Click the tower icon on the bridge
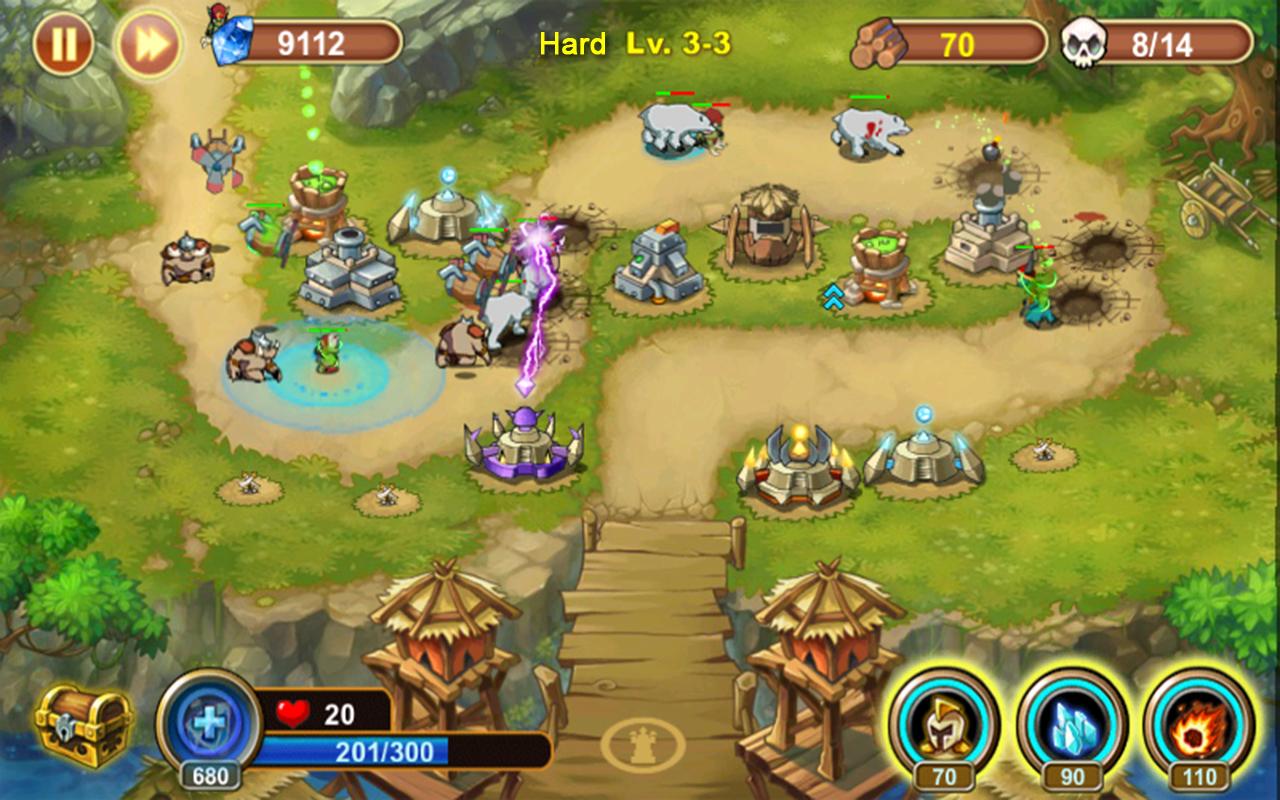 (x=643, y=744)
